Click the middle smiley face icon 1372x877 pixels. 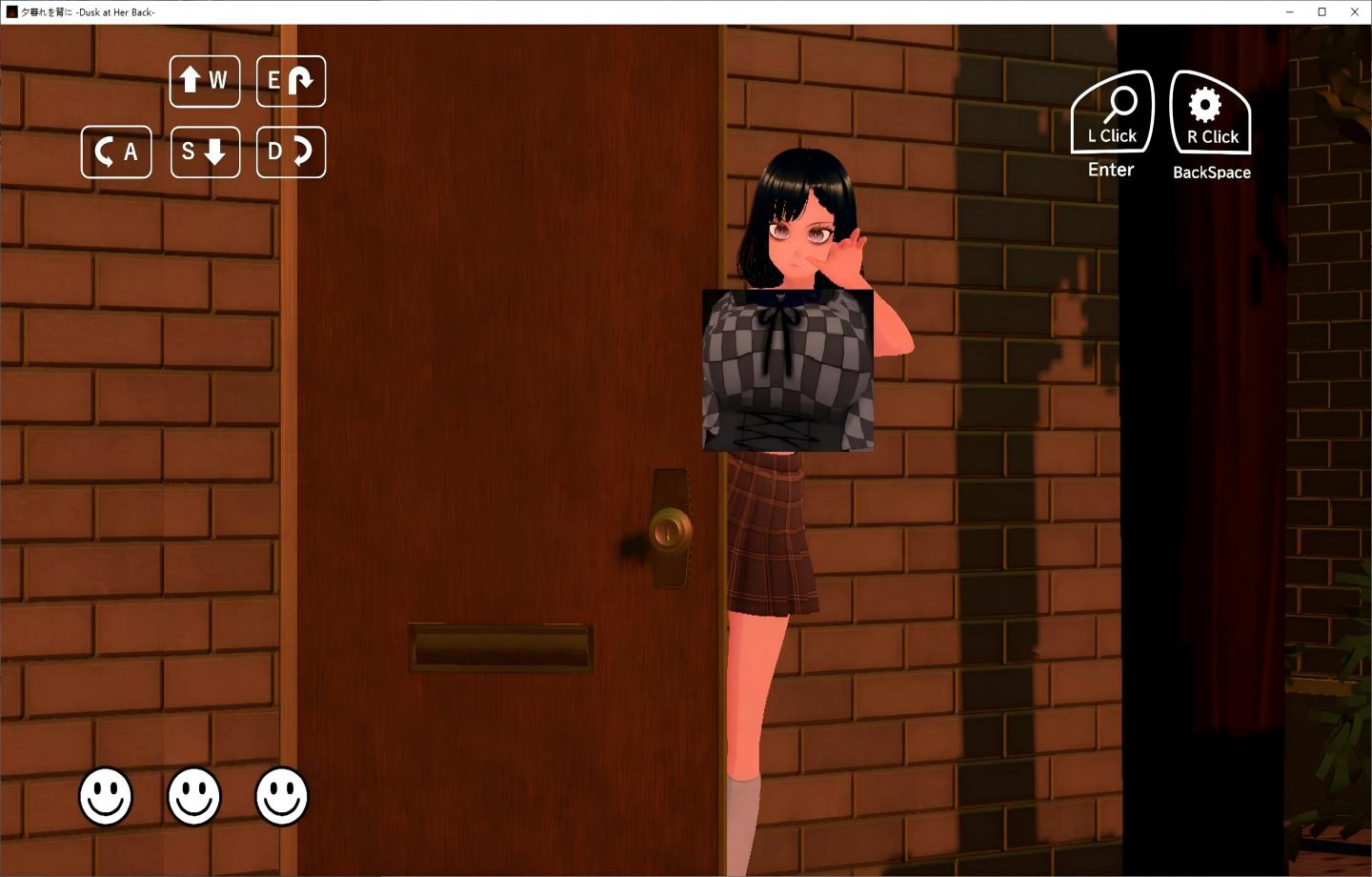coord(193,798)
